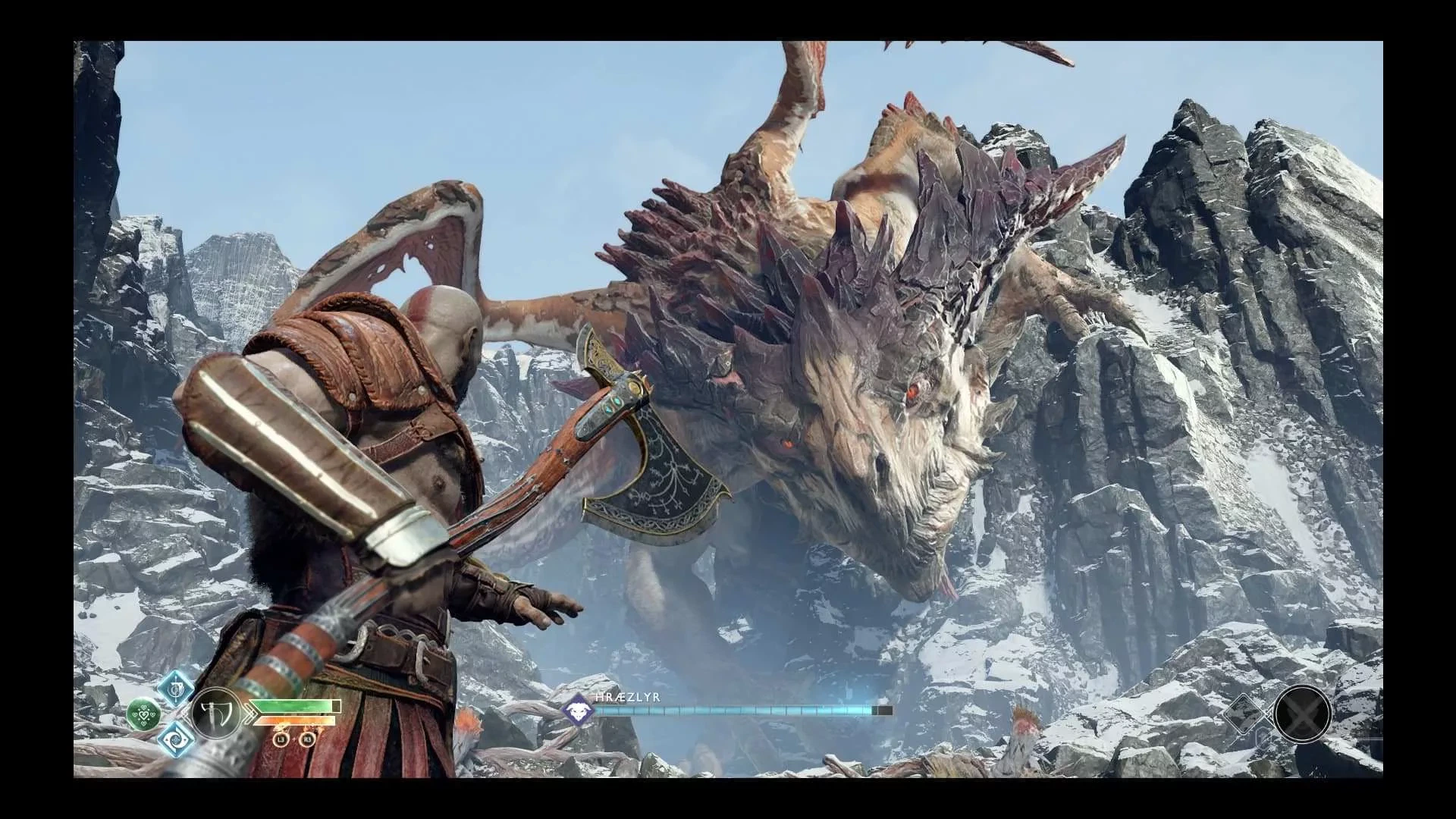Select the diamond rune slot beside the X prompt
Viewport: 1456px width, 819px height.
point(1244,713)
